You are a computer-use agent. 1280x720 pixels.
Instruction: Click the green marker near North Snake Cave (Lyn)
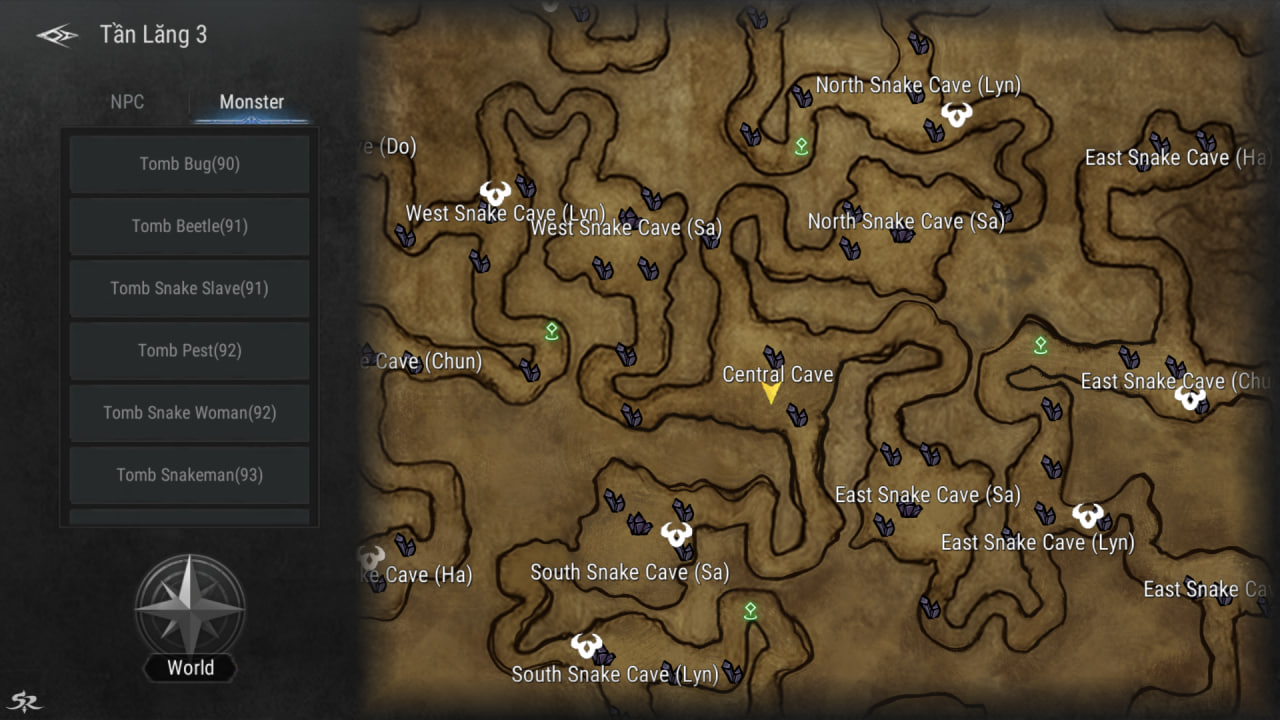(801, 147)
